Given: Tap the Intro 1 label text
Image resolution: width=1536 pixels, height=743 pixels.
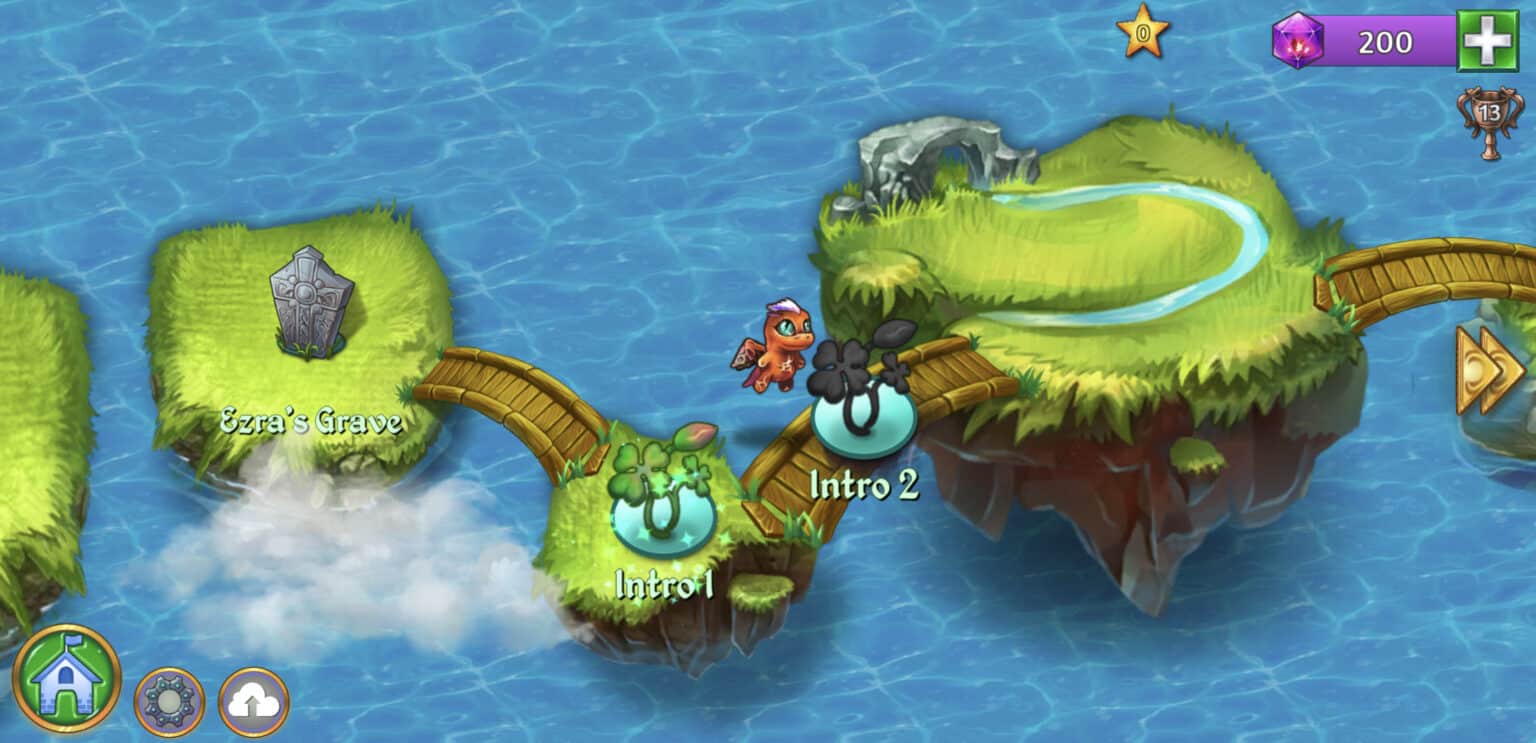Looking at the screenshot, I should pyautogui.click(x=664, y=585).
